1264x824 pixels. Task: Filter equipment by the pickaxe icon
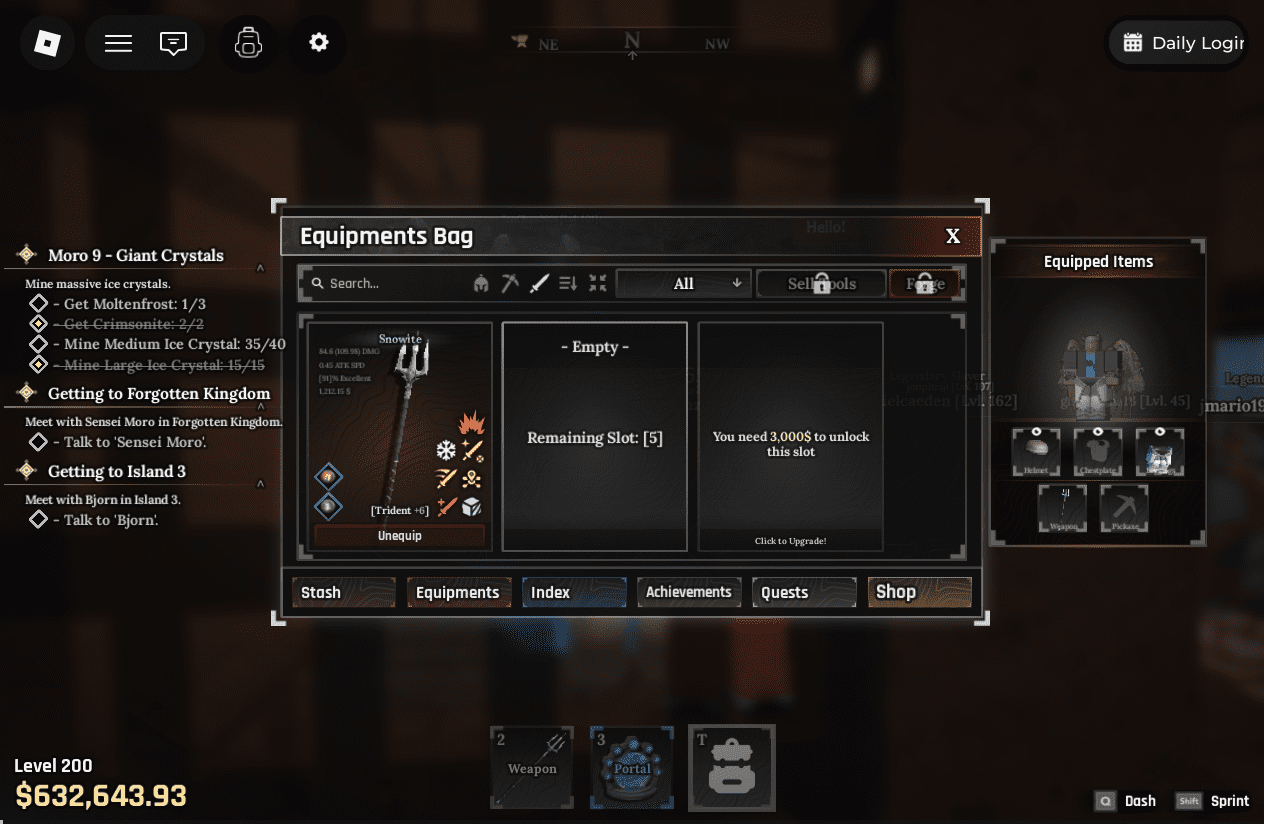(x=510, y=284)
